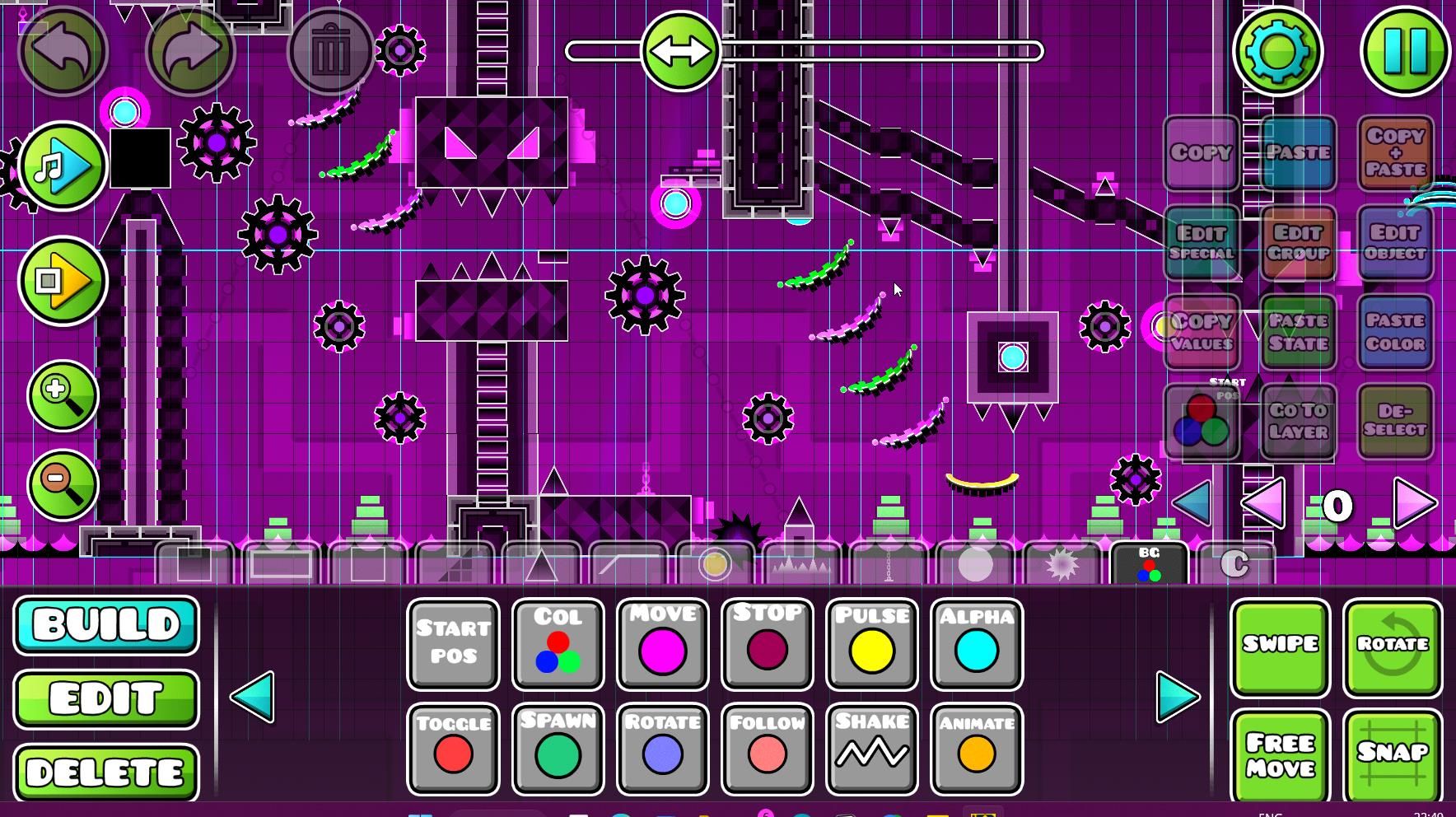Undo the last action
This screenshot has width=1456, height=817.
click(63, 51)
